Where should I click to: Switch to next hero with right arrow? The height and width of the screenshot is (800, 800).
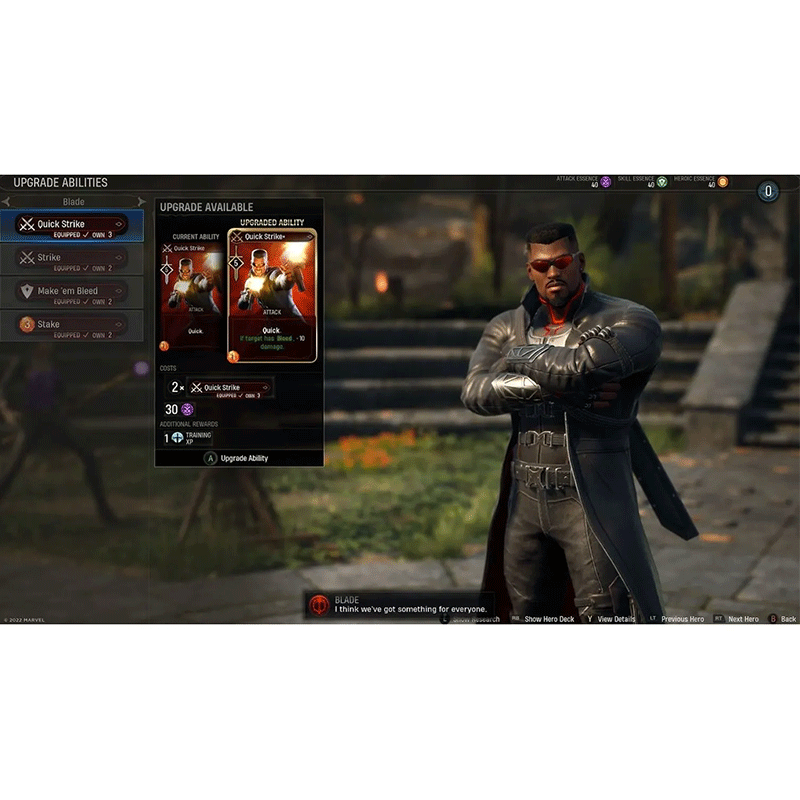[141, 202]
